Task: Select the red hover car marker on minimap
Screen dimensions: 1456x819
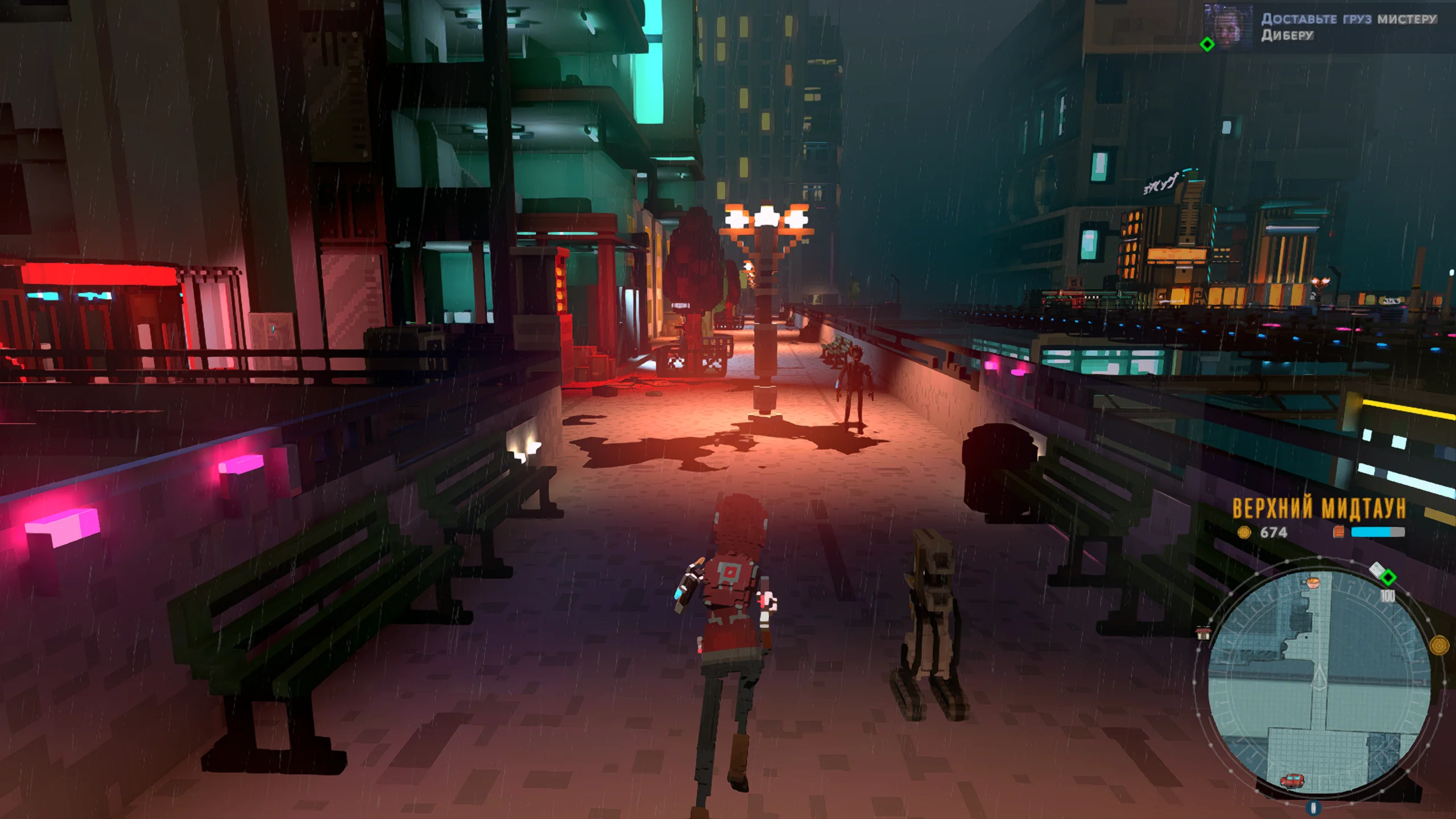Action: coord(1292,781)
